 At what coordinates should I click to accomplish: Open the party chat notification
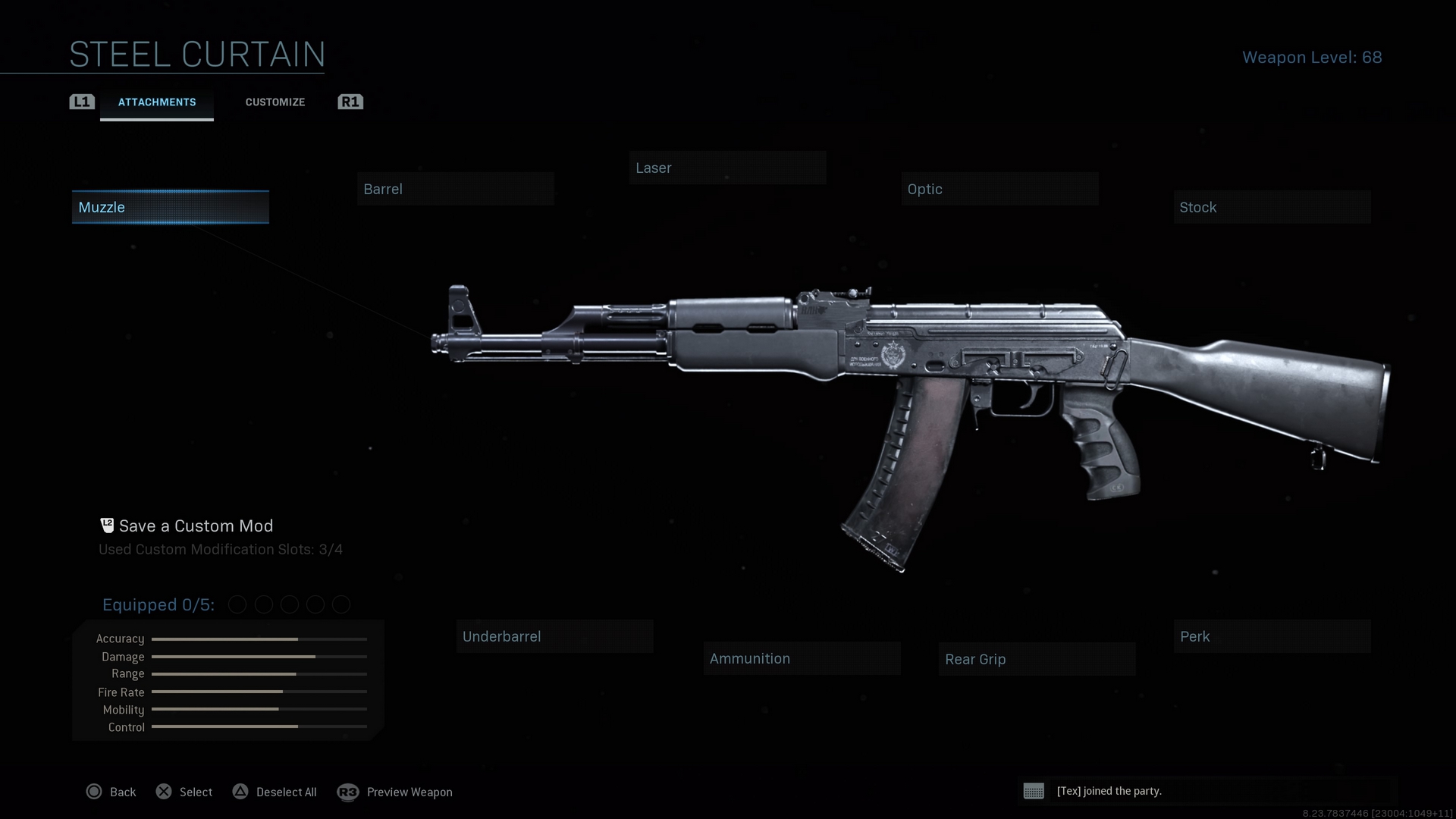[x=1109, y=791]
